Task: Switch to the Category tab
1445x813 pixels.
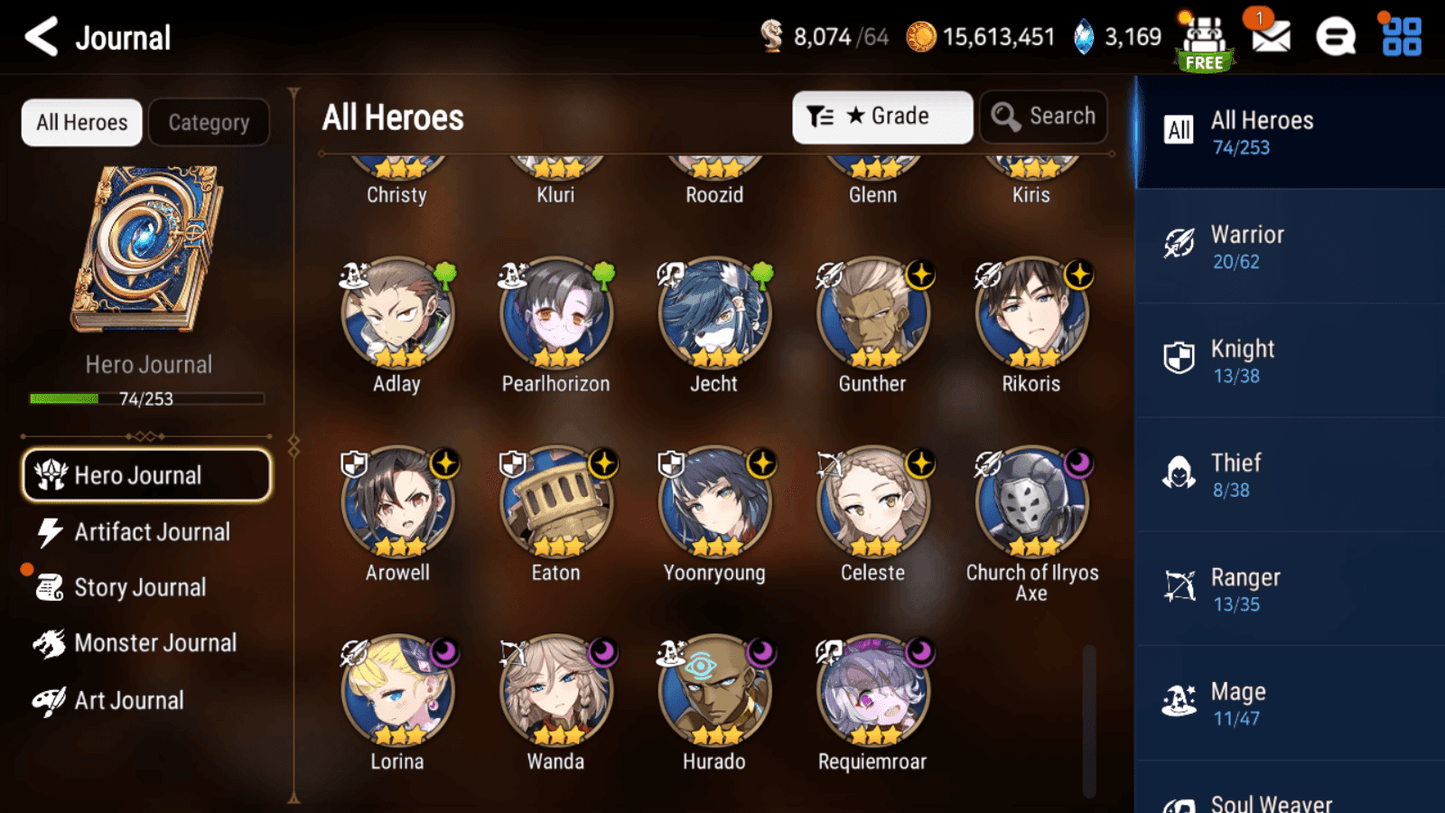Action: point(208,122)
